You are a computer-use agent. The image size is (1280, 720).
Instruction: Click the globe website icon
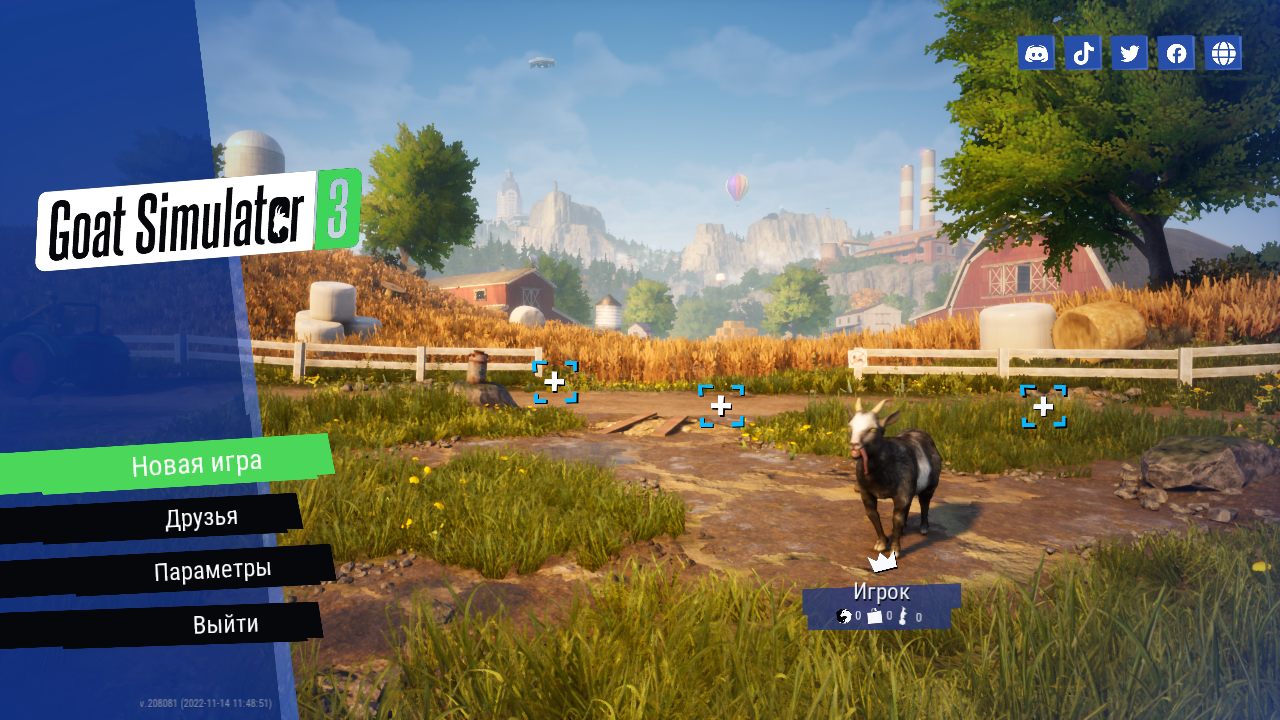point(1223,53)
